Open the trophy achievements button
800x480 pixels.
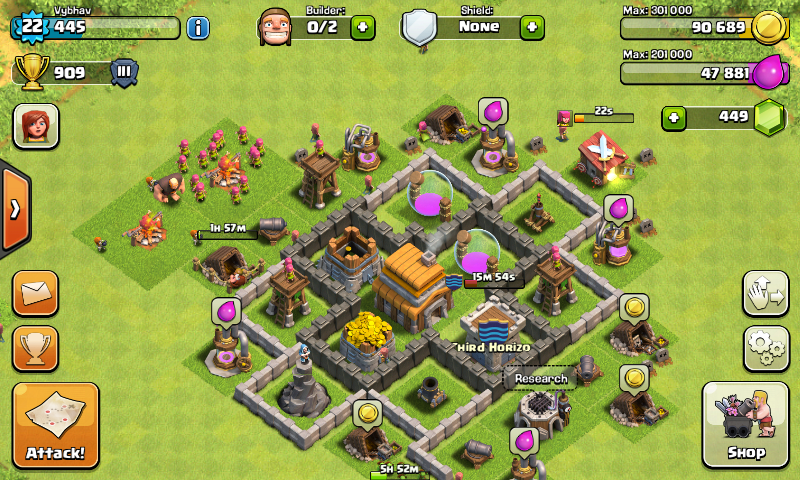point(35,348)
